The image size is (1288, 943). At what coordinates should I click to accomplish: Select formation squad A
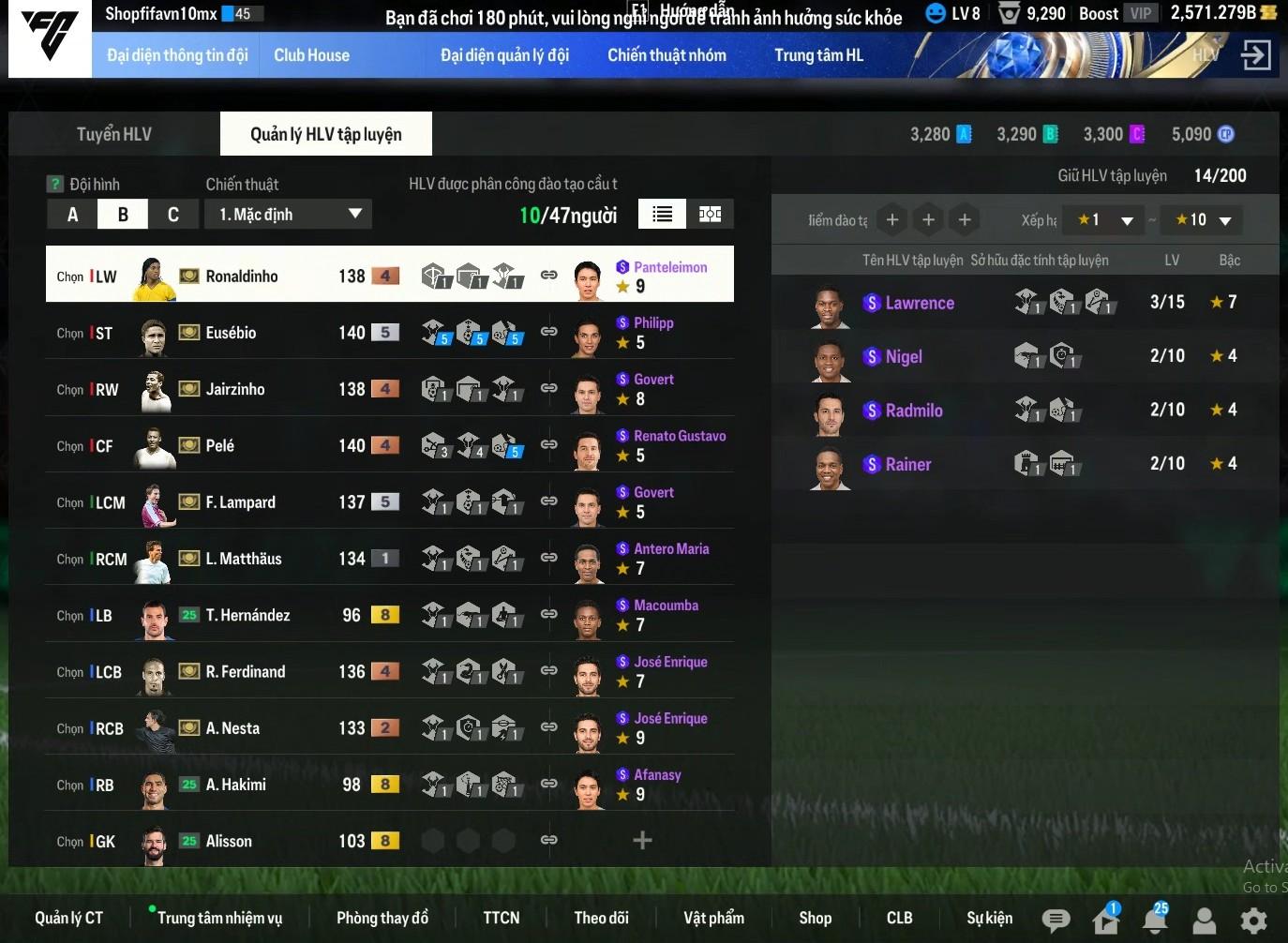point(72,215)
